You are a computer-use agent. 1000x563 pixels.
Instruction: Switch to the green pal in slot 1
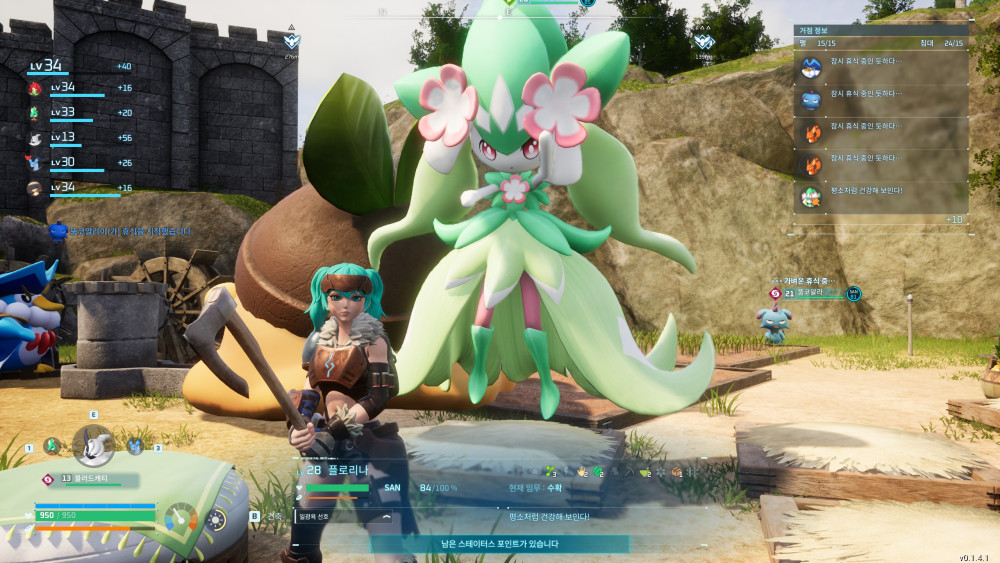pyautogui.click(x=52, y=446)
